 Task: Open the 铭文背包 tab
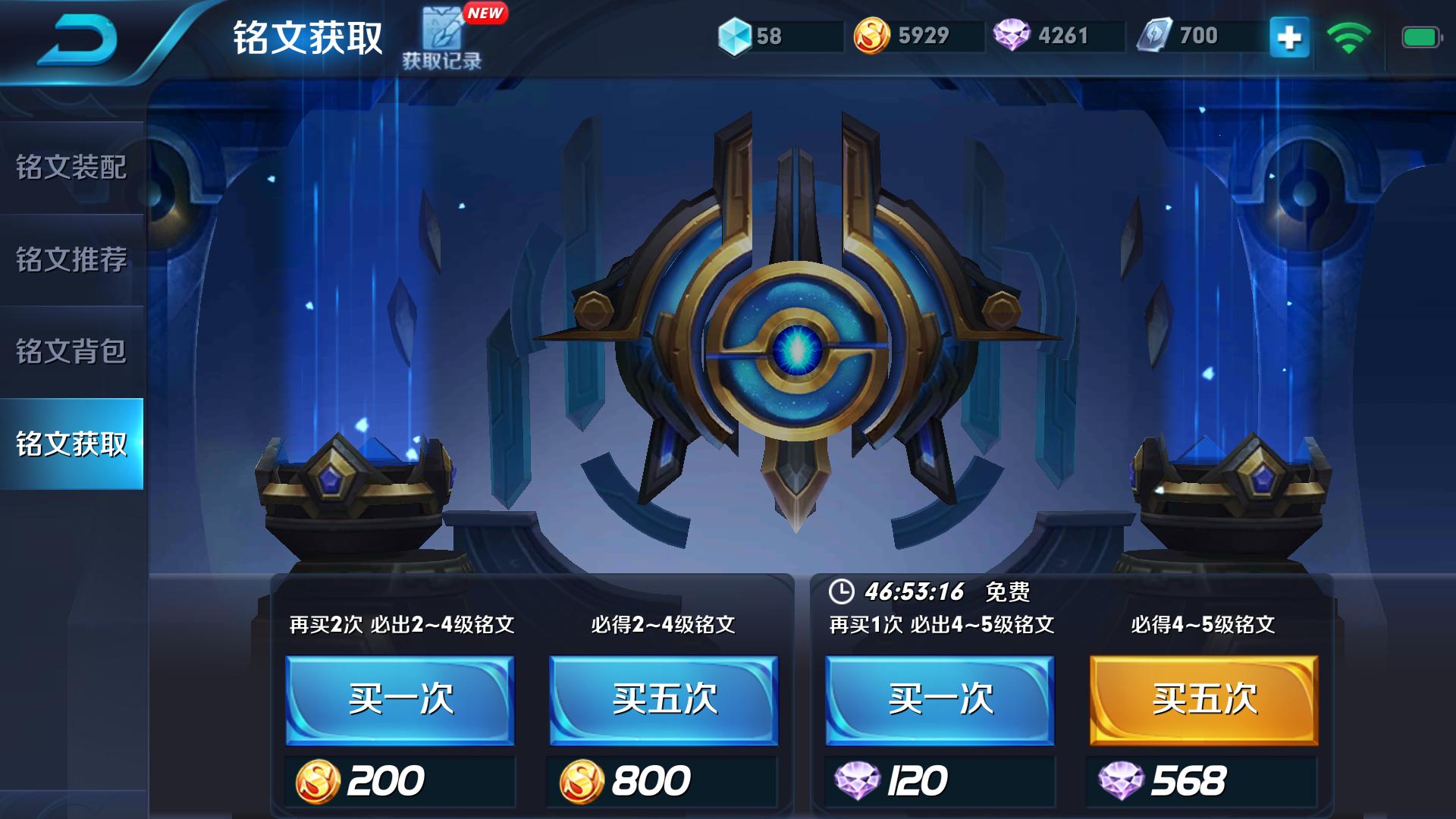(x=72, y=350)
